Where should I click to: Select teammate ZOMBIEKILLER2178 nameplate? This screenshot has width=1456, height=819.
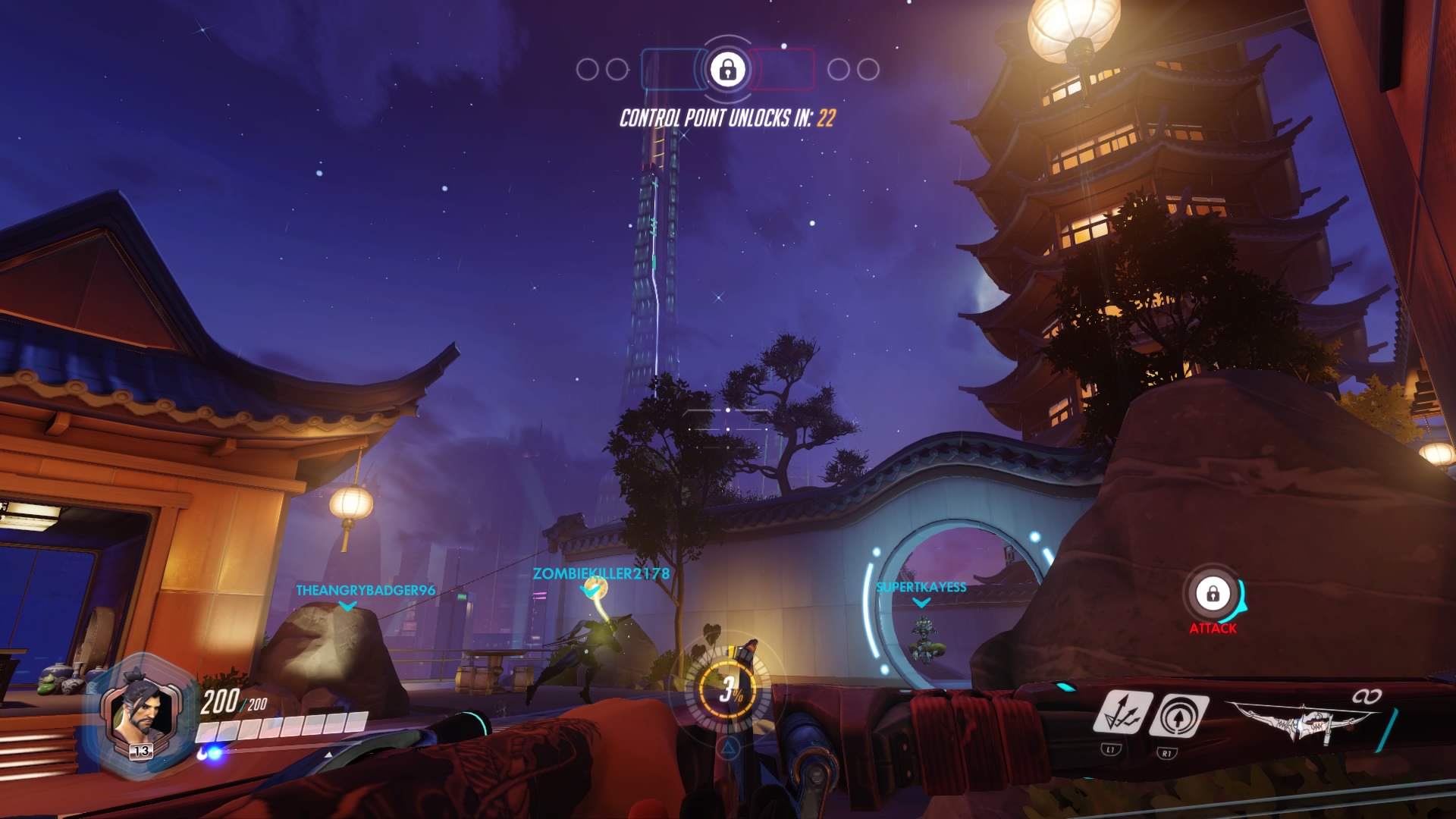pos(601,574)
